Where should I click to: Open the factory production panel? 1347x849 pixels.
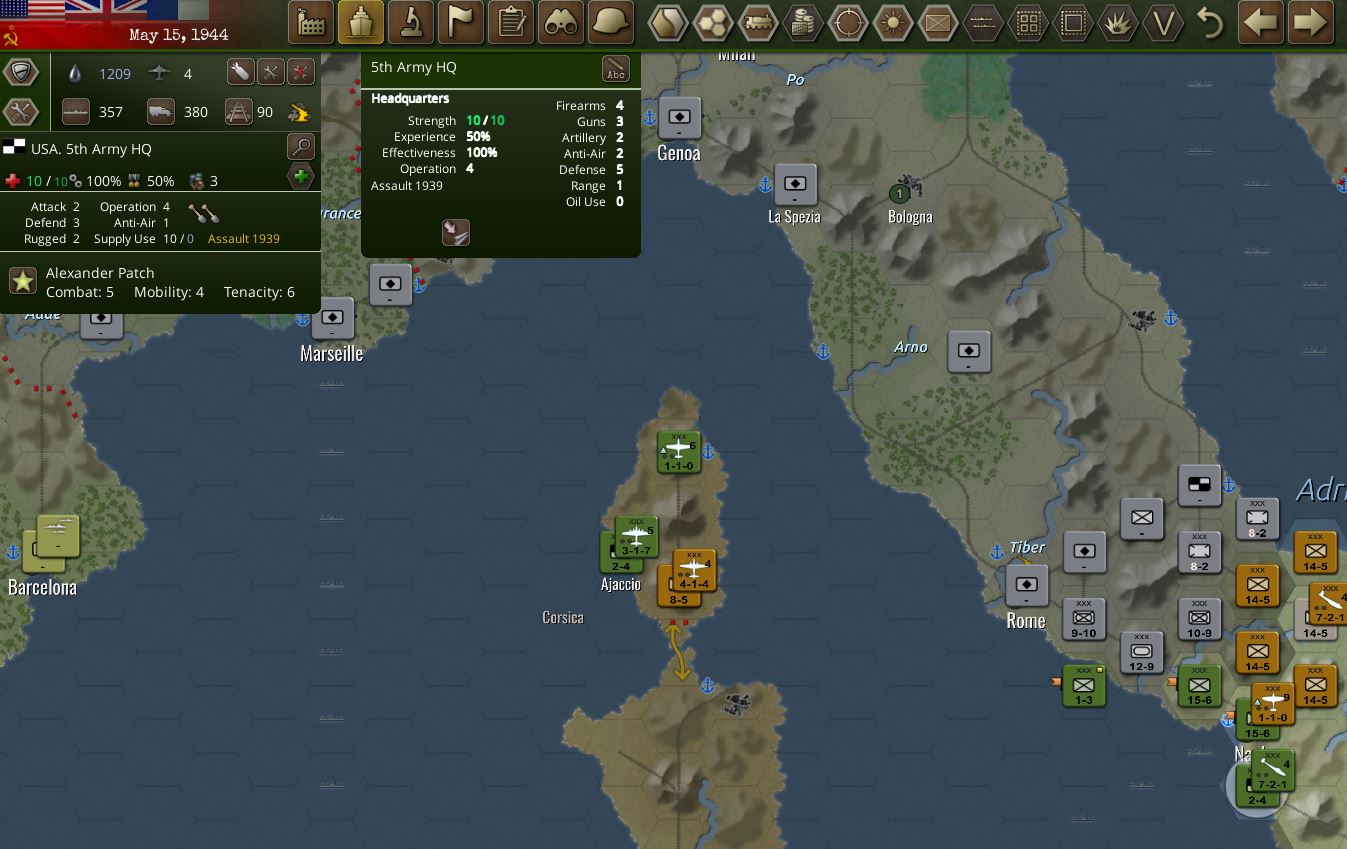pos(311,22)
